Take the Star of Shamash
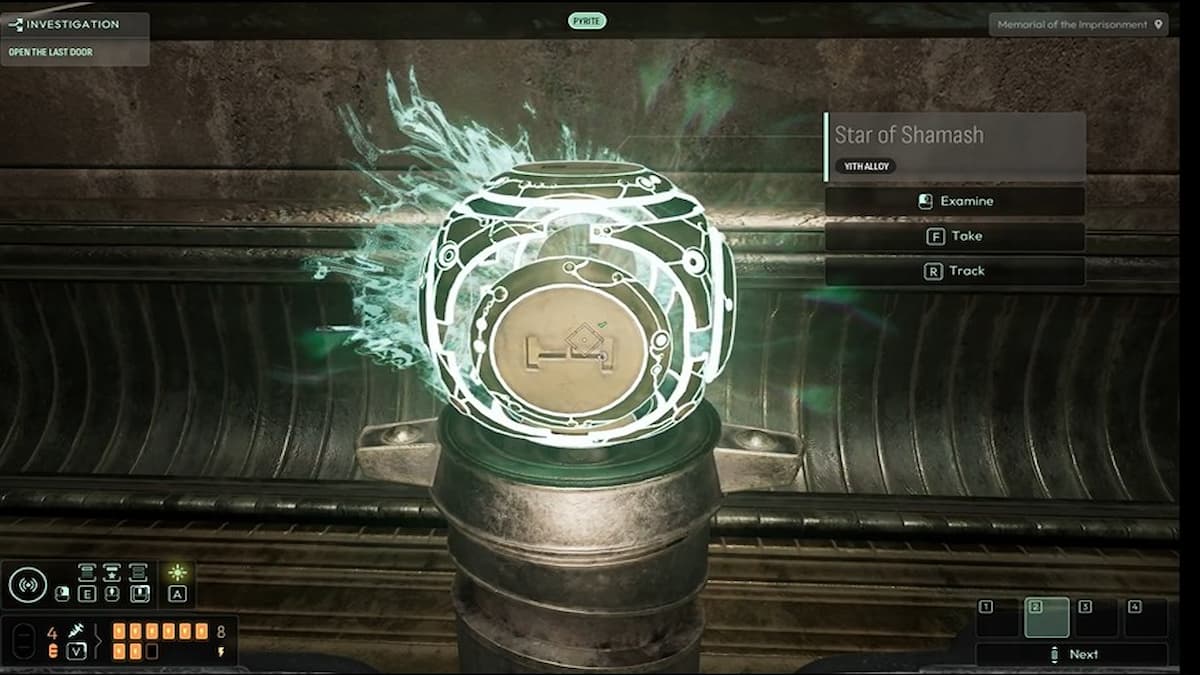Image resolution: width=1200 pixels, height=675 pixels. [954, 236]
